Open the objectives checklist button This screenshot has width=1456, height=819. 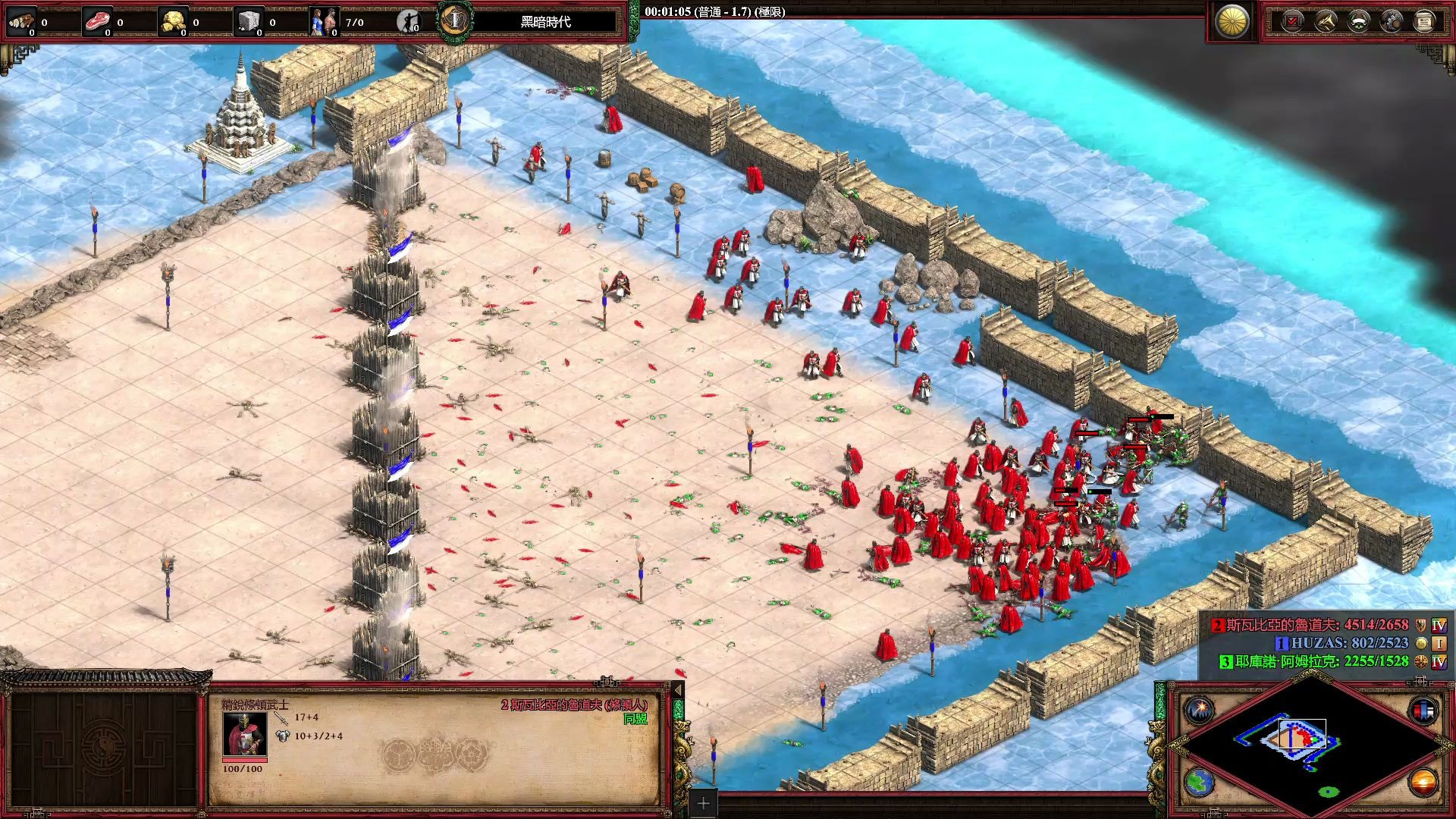tap(1292, 21)
